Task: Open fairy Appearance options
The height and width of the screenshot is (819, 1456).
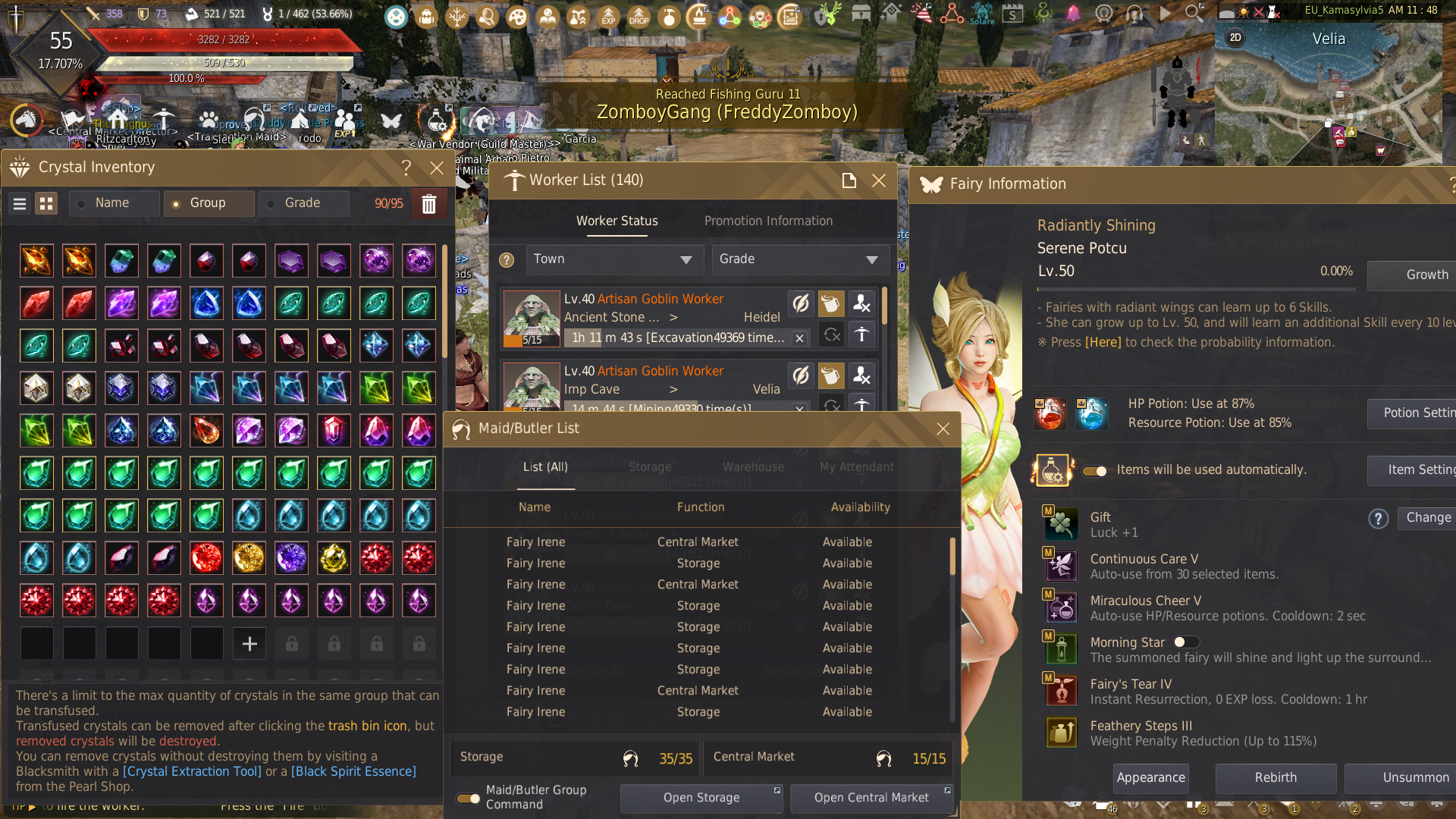Action: (x=1150, y=778)
